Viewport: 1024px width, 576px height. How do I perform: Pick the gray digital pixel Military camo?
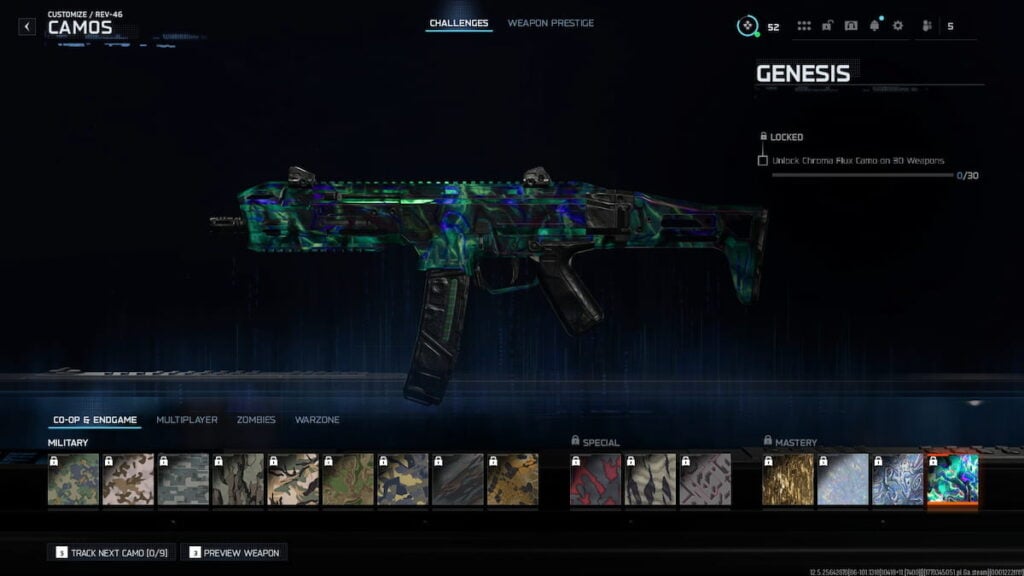(184, 479)
